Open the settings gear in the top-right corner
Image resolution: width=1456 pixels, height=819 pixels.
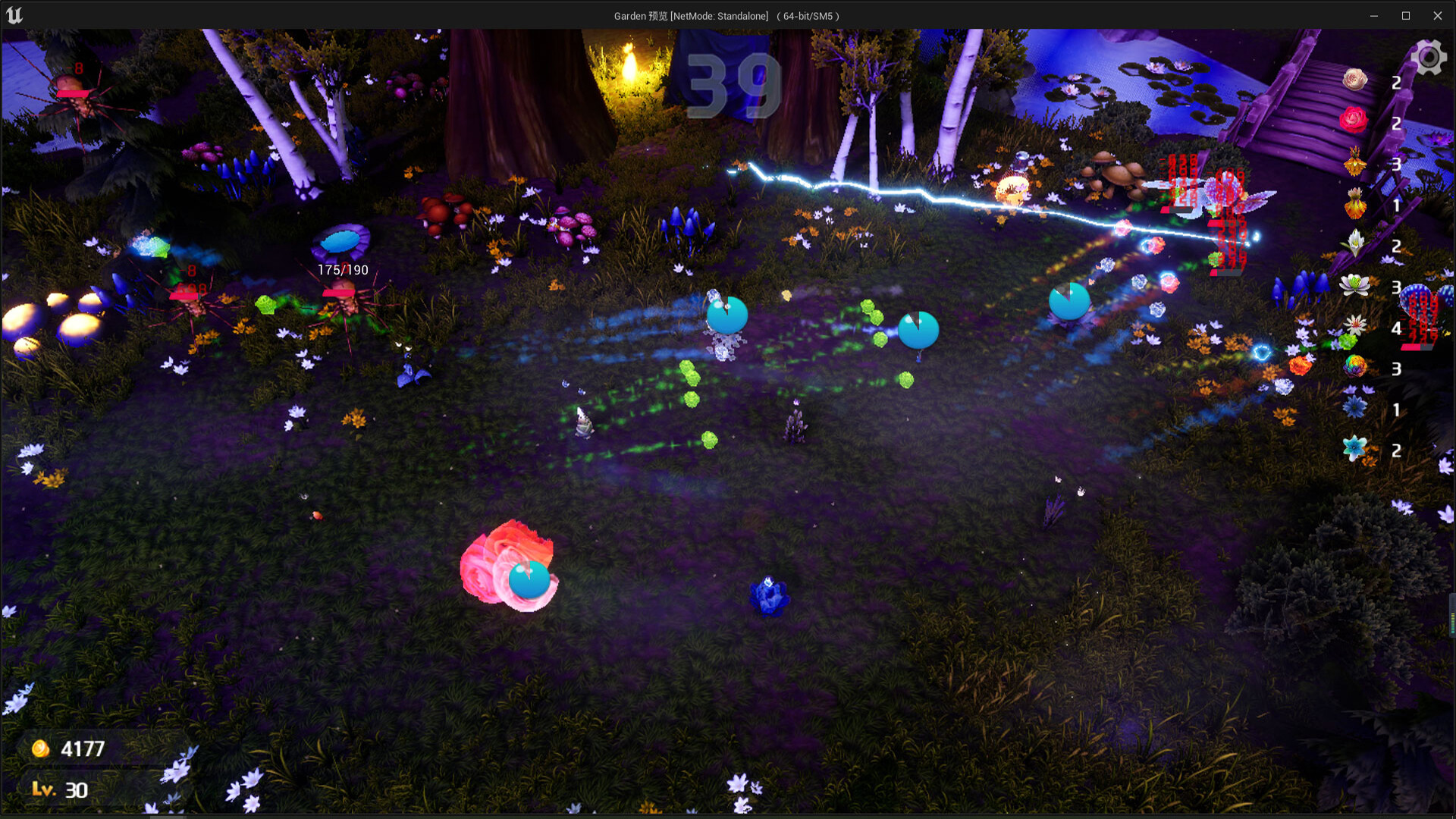click(1429, 56)
